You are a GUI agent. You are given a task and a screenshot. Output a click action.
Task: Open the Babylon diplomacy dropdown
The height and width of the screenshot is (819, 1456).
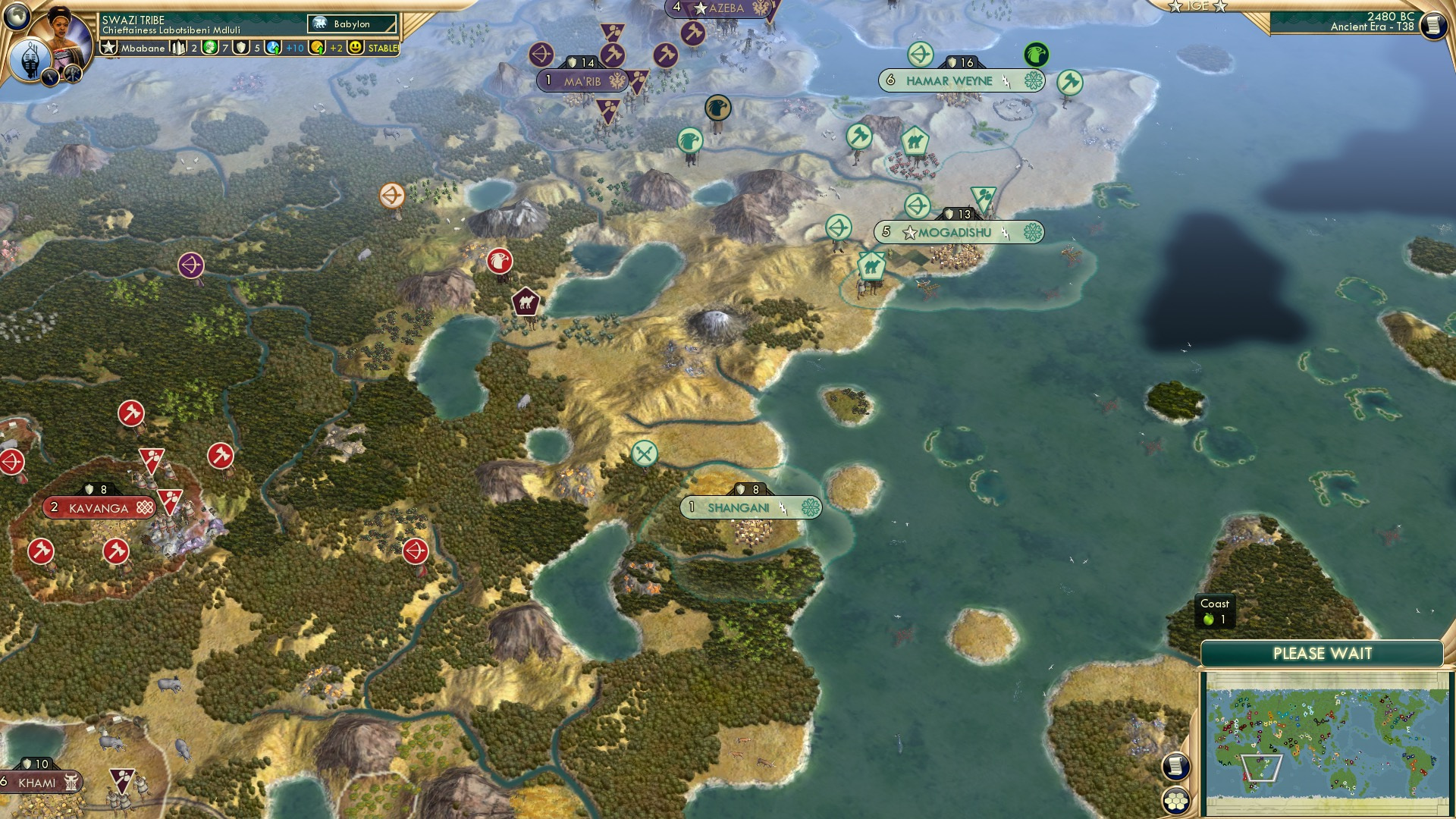(x=350, y=24)
